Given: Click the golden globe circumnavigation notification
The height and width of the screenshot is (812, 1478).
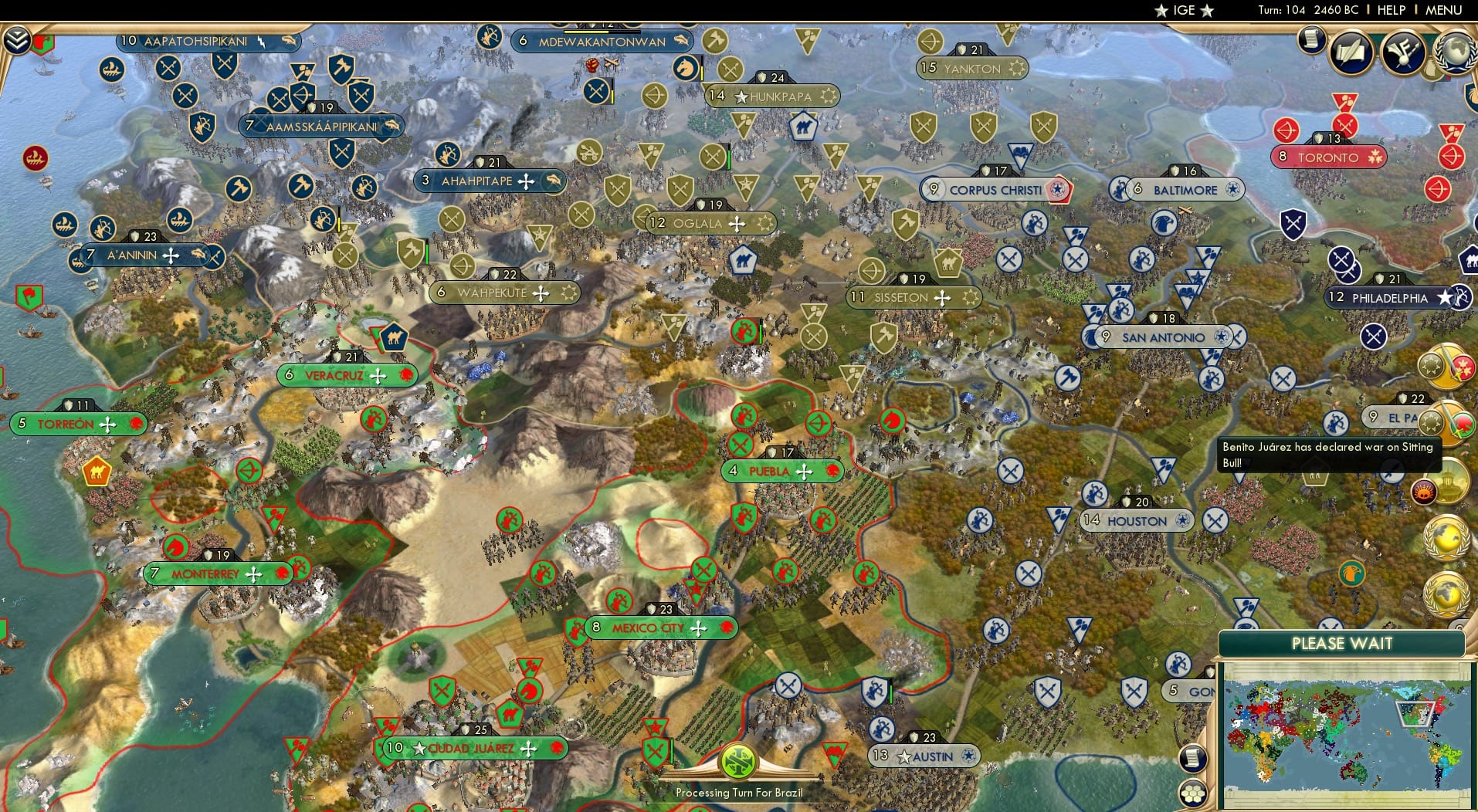Looking at the screenshot, I should tap(1447, 535).
